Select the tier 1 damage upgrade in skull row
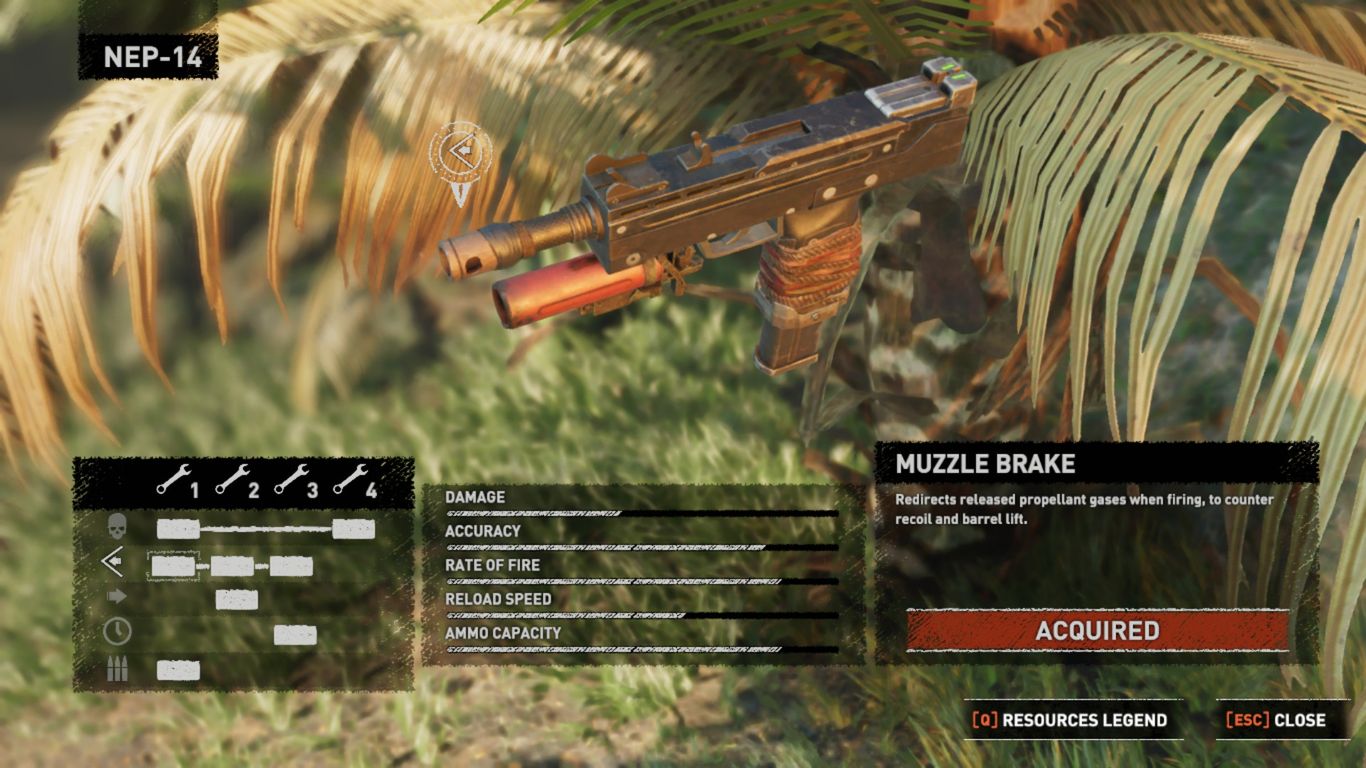This screenshot has width=1366, height=768. tap(178, 529)
